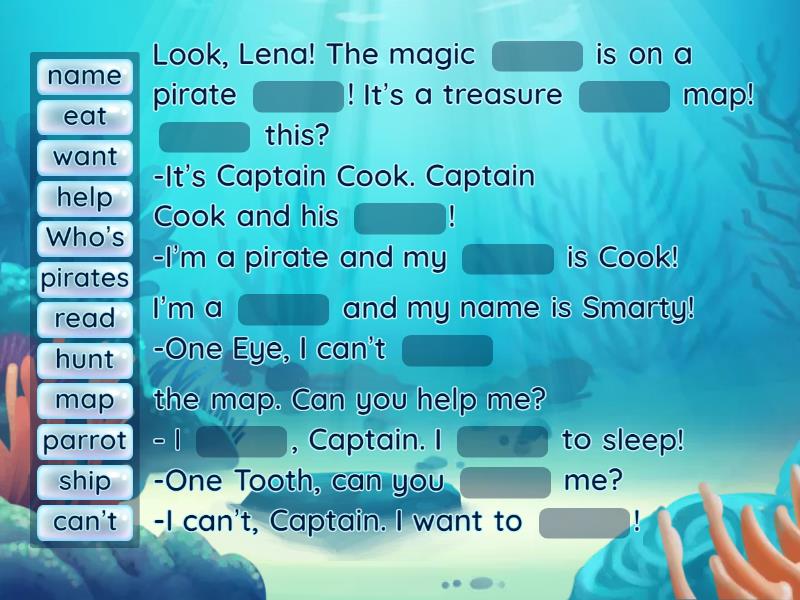The image size is (800, 600).
Task: Click the blank after 'I want to'
Action: [584, 523]
